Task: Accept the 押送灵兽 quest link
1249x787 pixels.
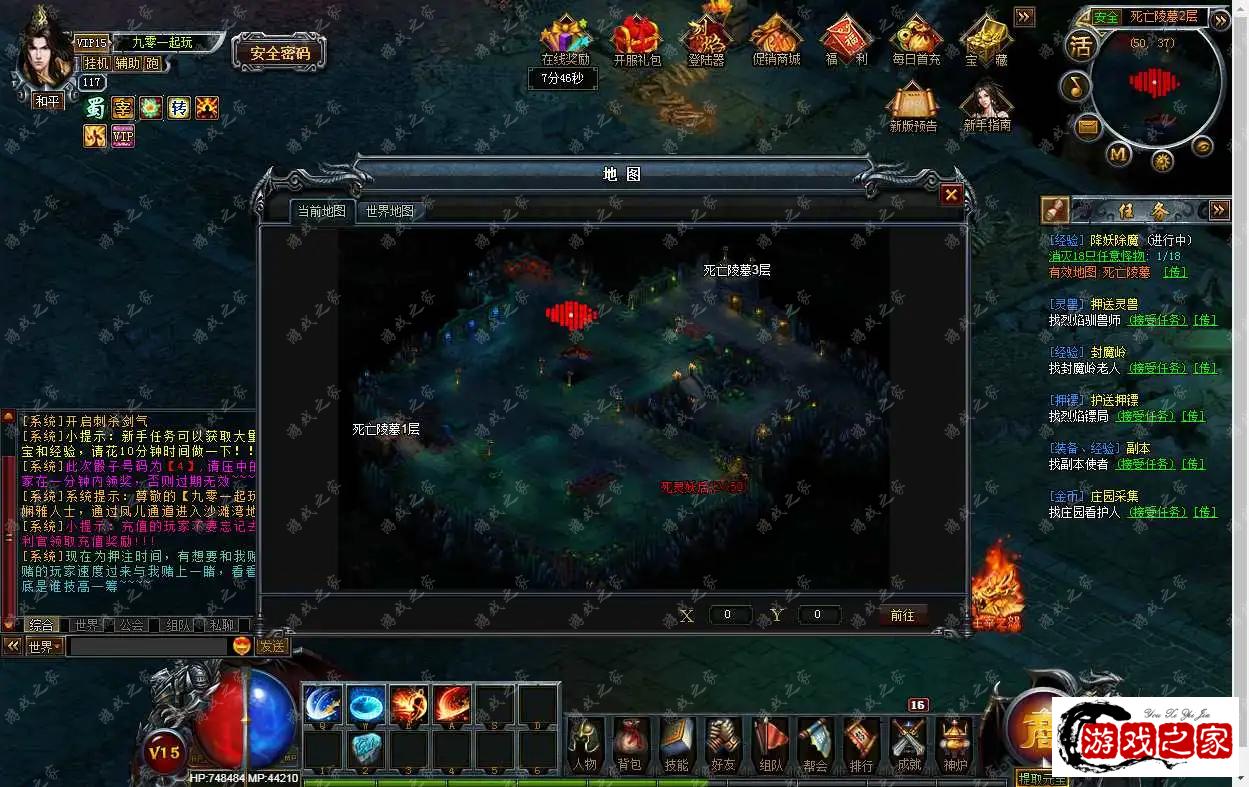Action: click(x=1157, y=320)
